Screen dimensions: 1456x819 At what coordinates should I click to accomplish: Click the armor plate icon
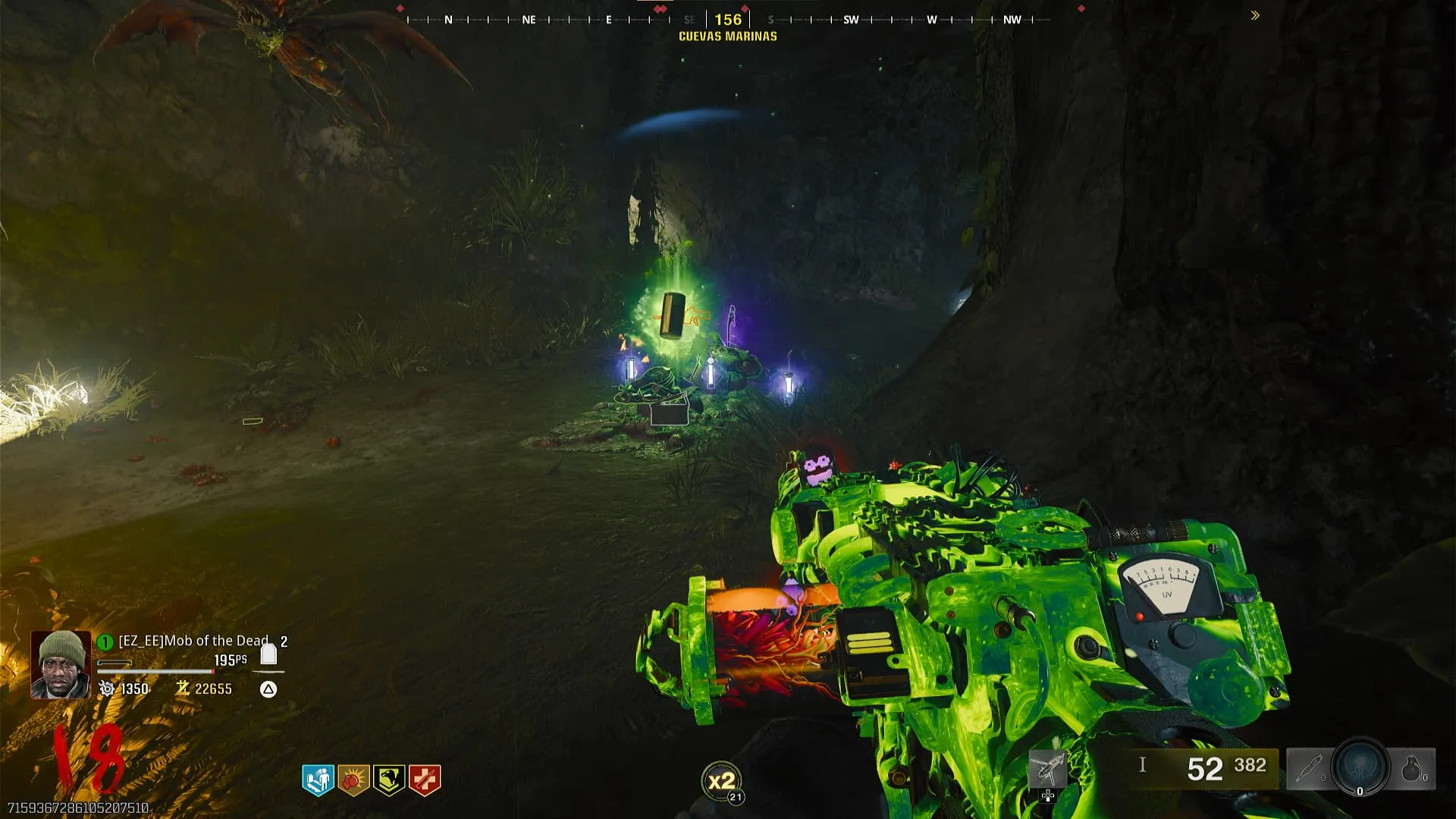coord(268,654)
